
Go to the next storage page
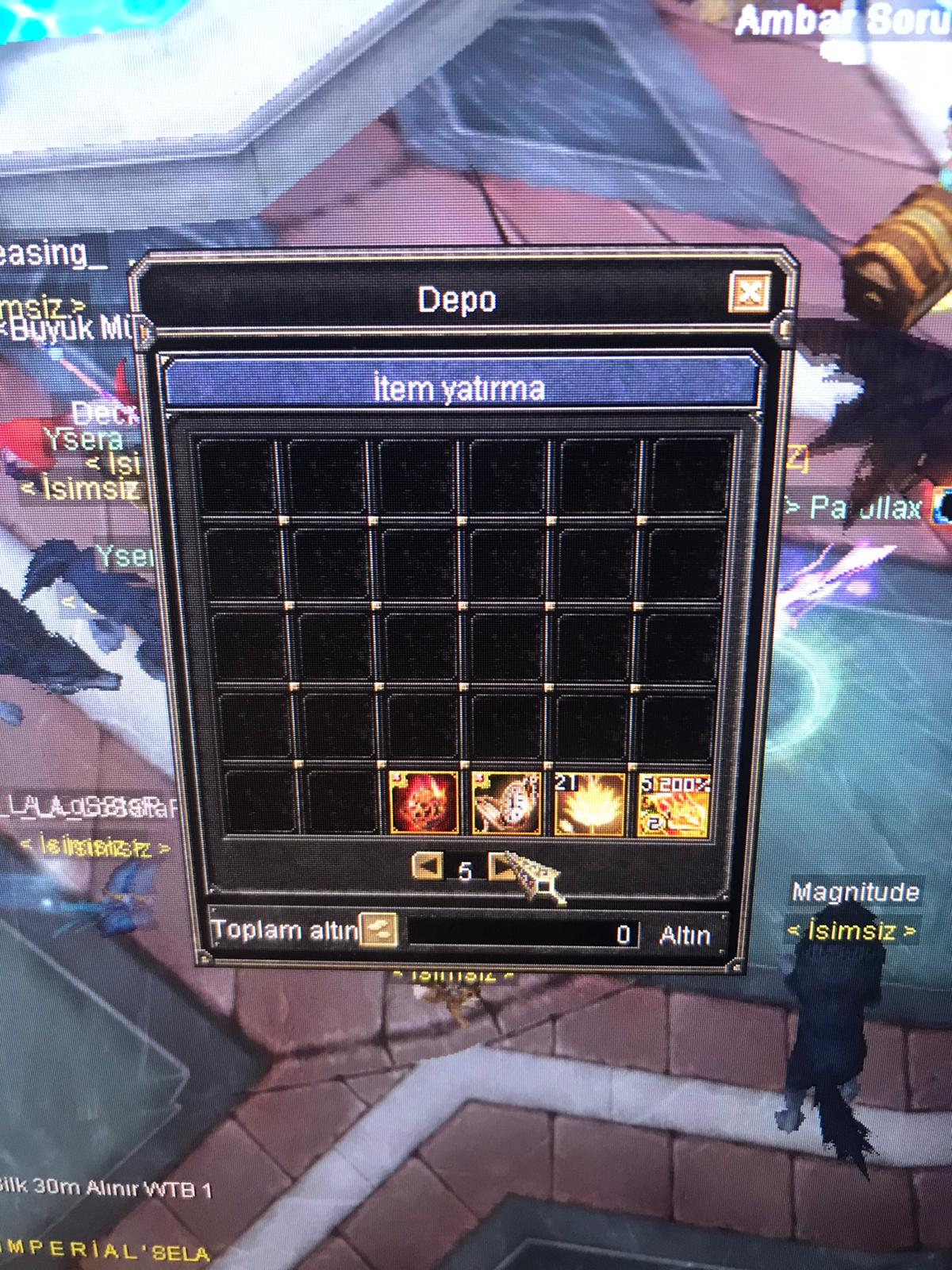[501, 867]
